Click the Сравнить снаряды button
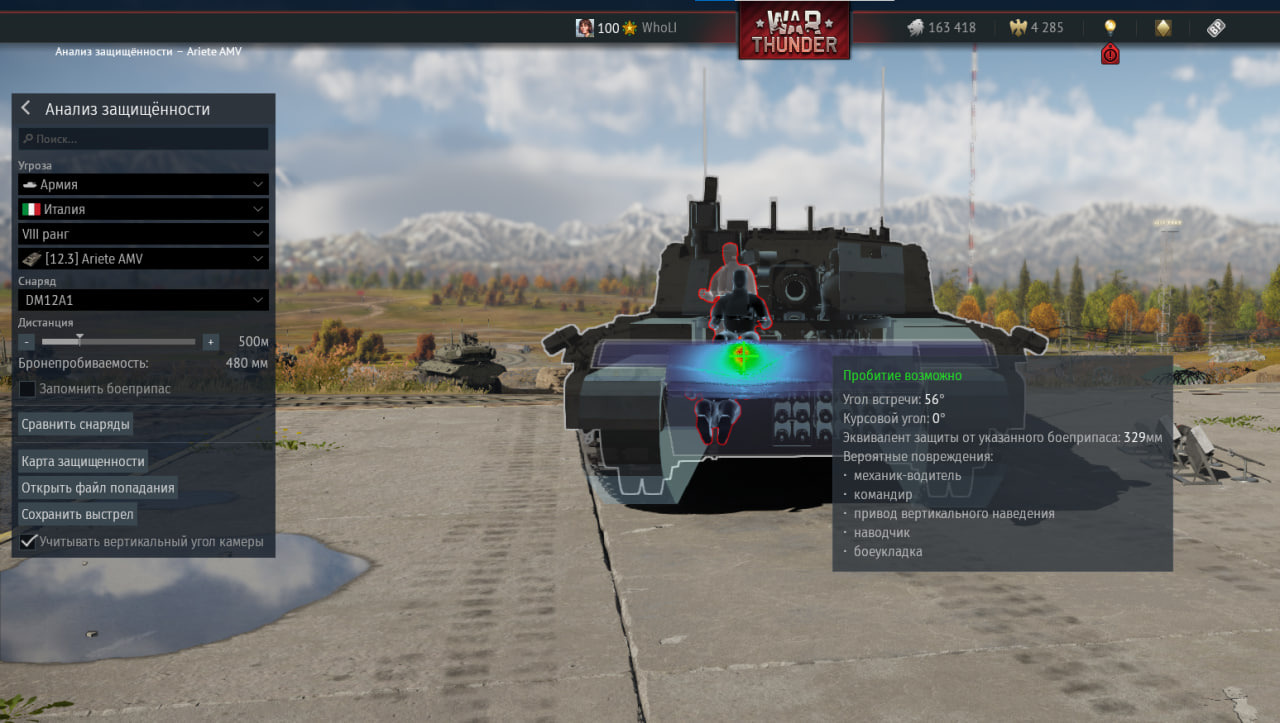 click(x=76, y=424)
